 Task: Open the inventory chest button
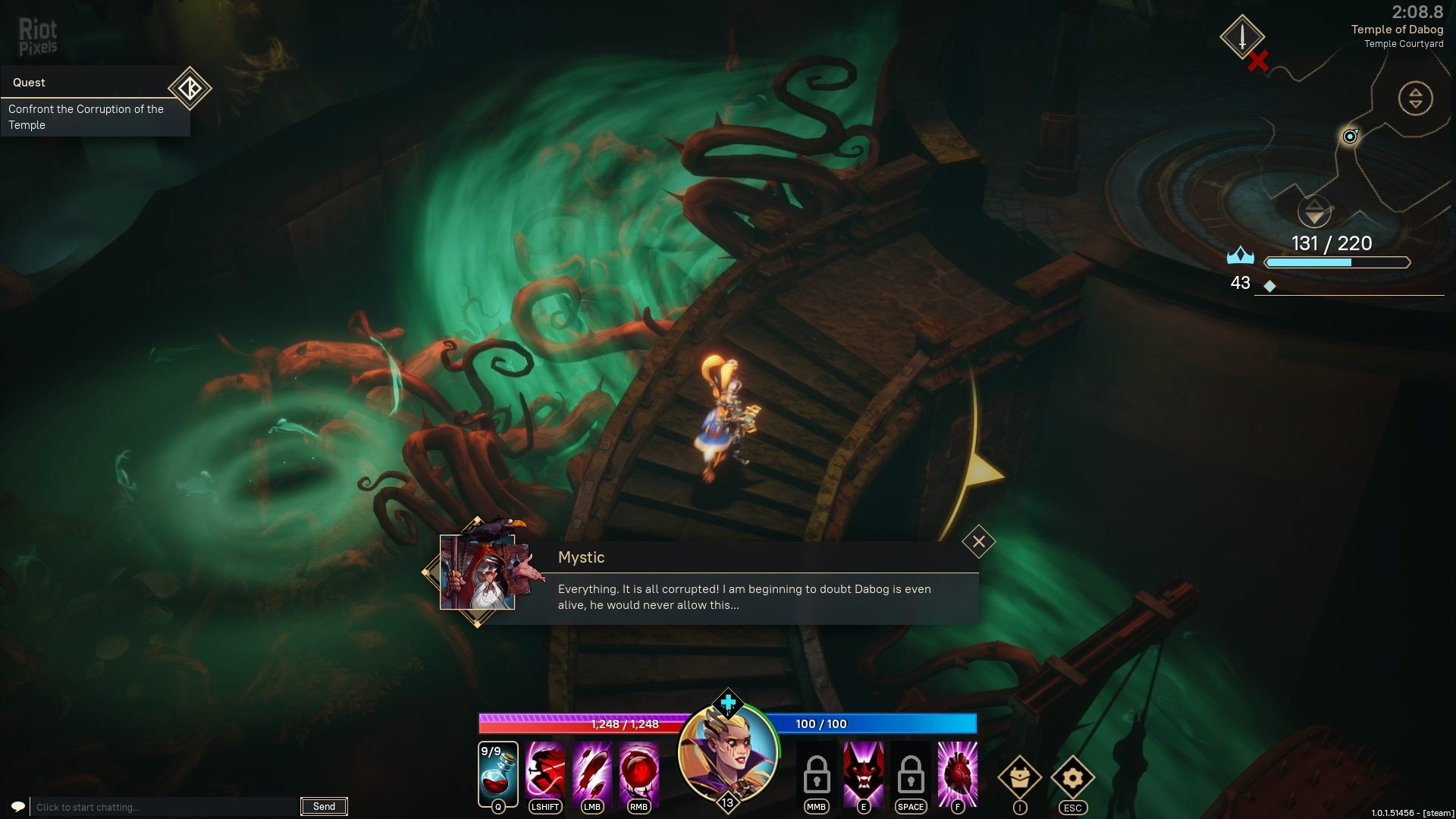point(1019,777)
